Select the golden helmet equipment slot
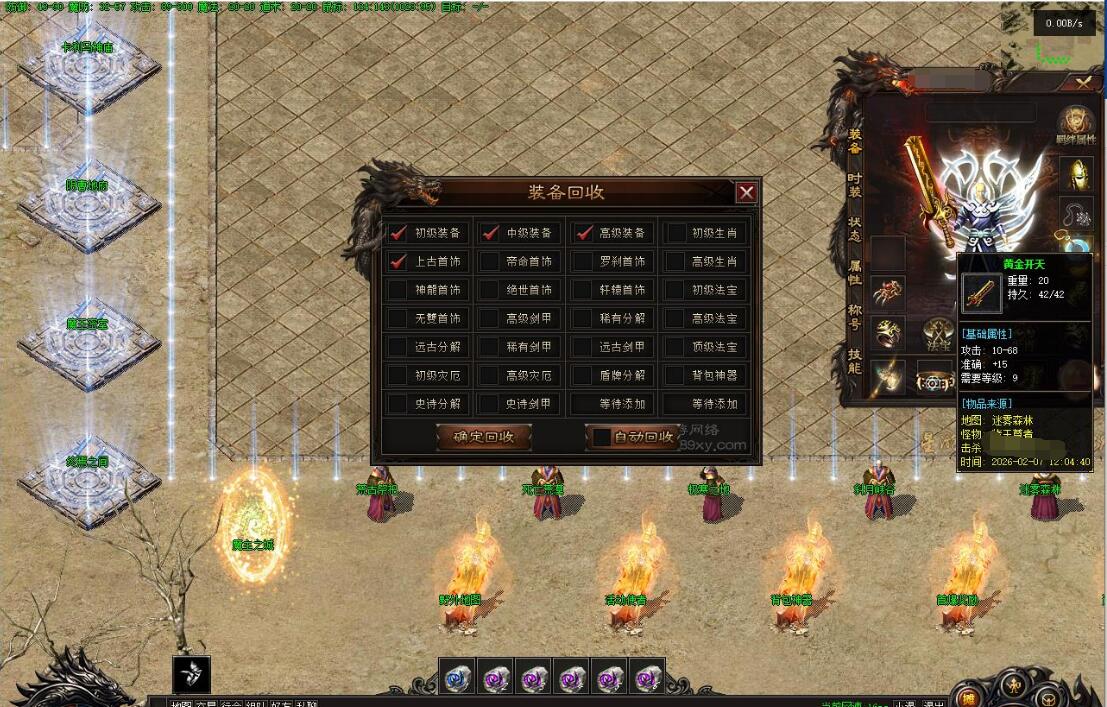The image size is (1107, 707). pyautogui.click(x=1076, y=173)
